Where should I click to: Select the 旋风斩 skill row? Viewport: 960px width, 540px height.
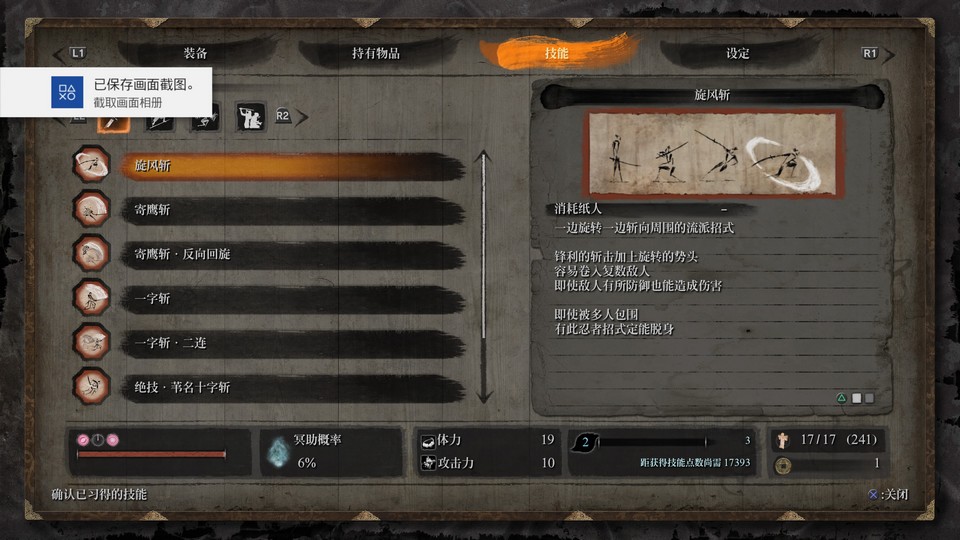pyautogui.click(x=290, y=166)
